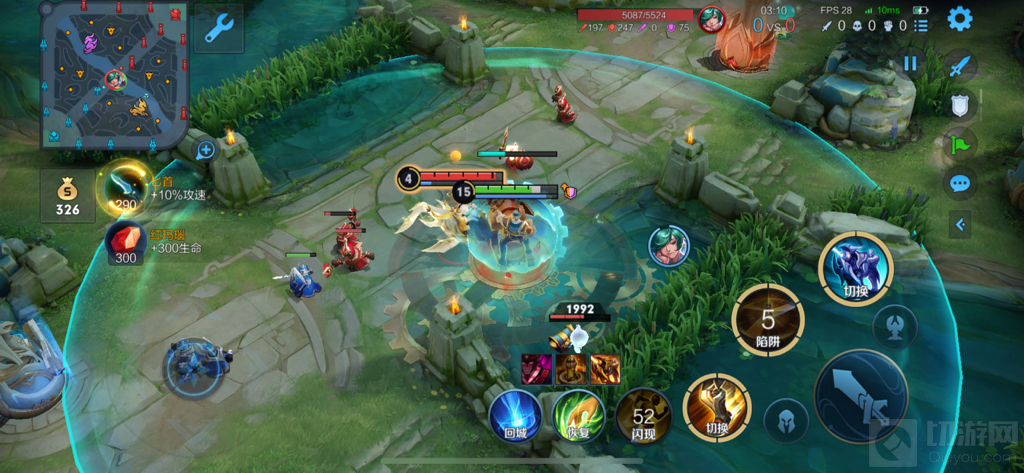1024x473 pixels.
Task: Pause the game
Action: (x=910, y=63)
